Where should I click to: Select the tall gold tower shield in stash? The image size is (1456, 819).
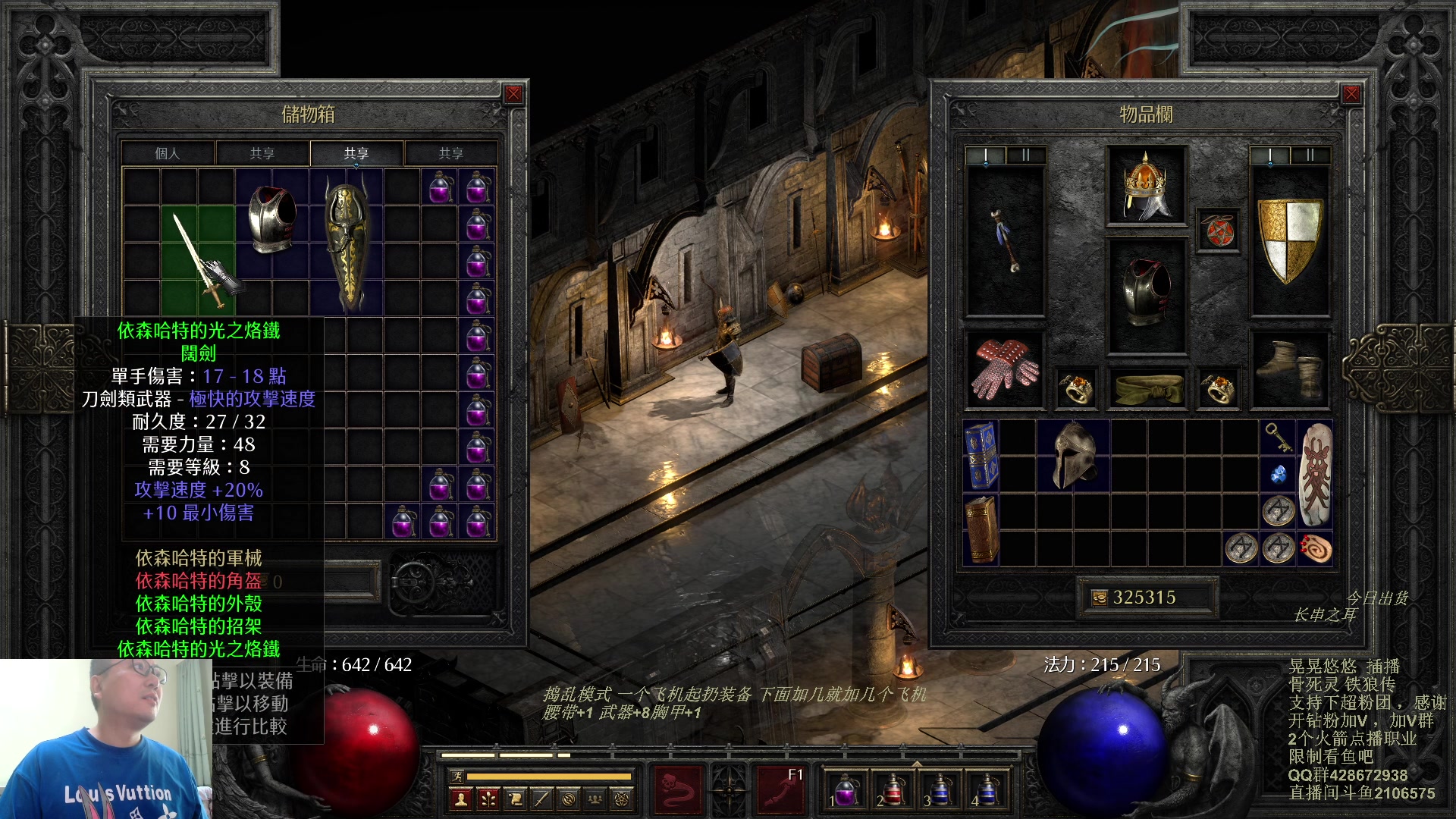pyautogui.click(x=347, y=243)
